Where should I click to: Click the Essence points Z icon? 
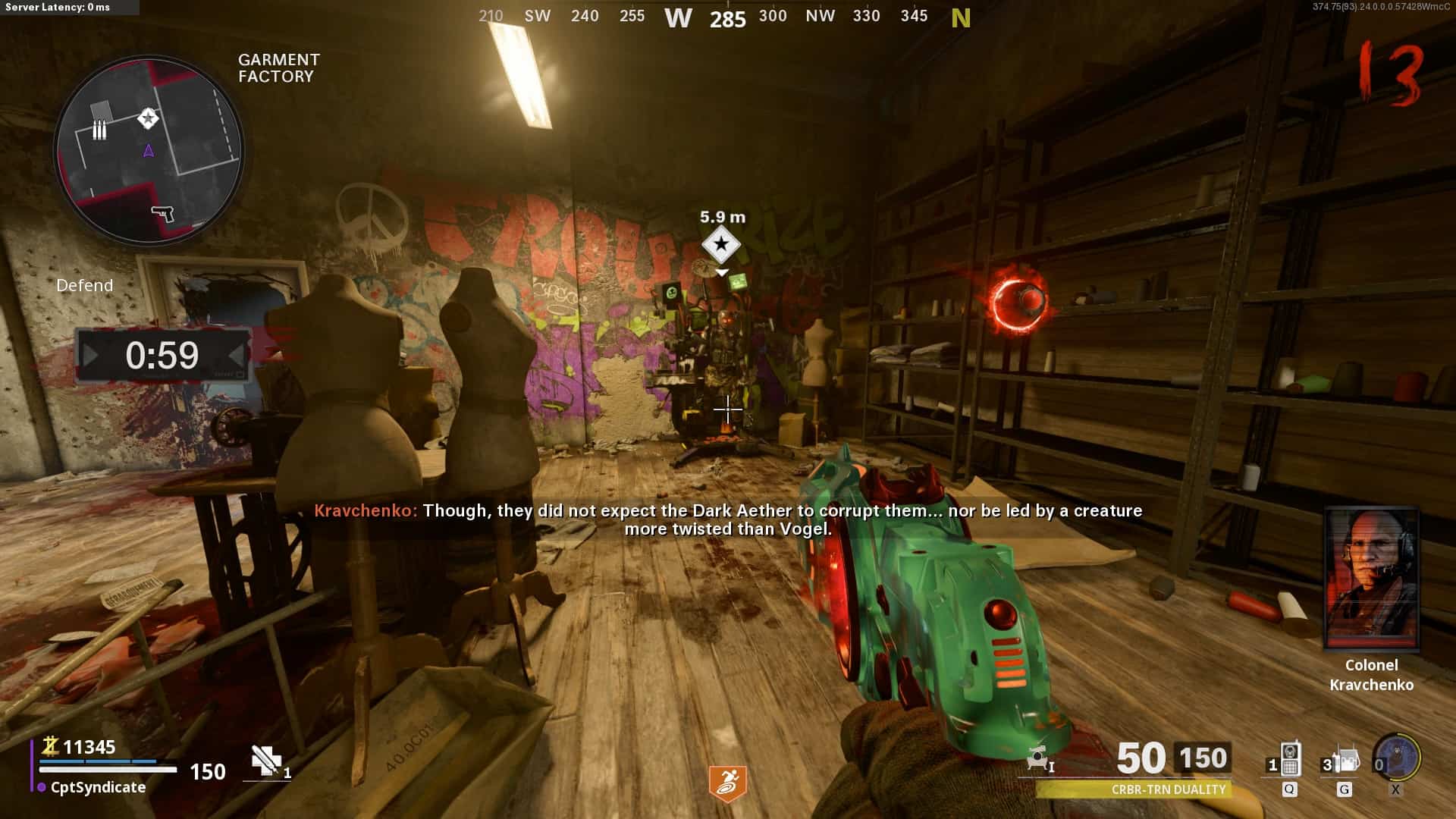(50, 747)
